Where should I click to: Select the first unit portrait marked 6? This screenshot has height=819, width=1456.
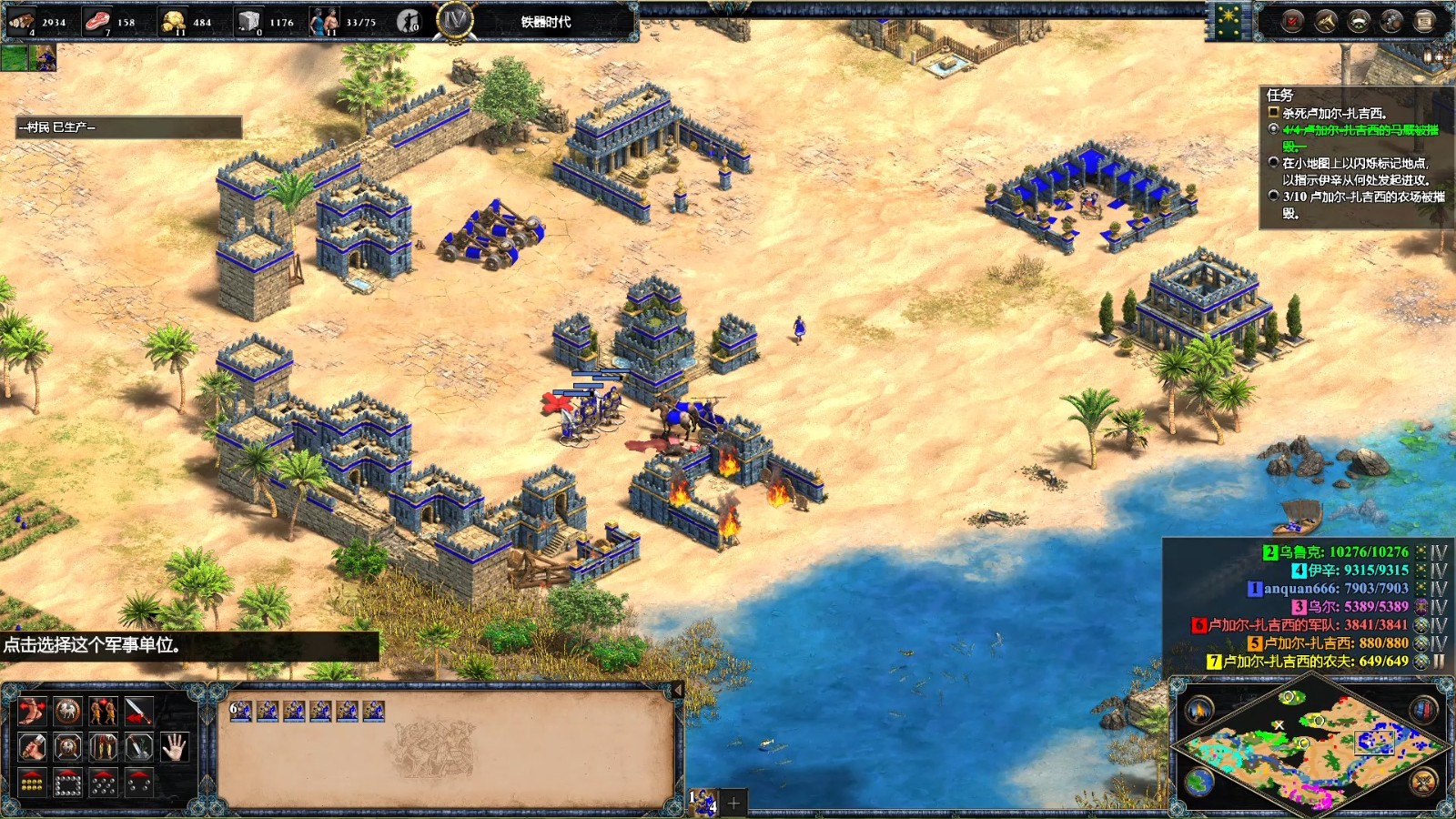(x=240, y=711)
